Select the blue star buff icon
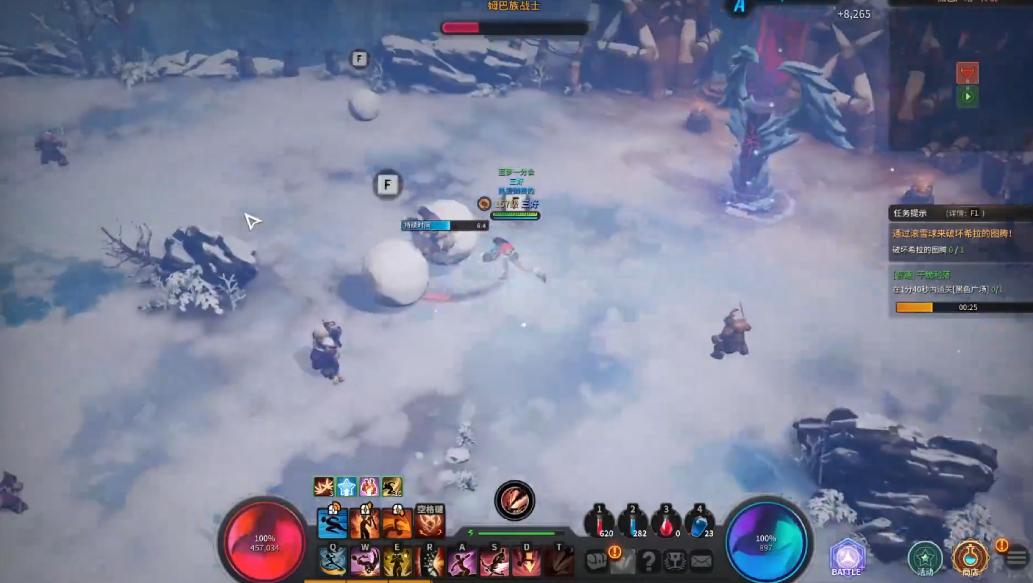The image size is (1033, 583). click(346, 487)
